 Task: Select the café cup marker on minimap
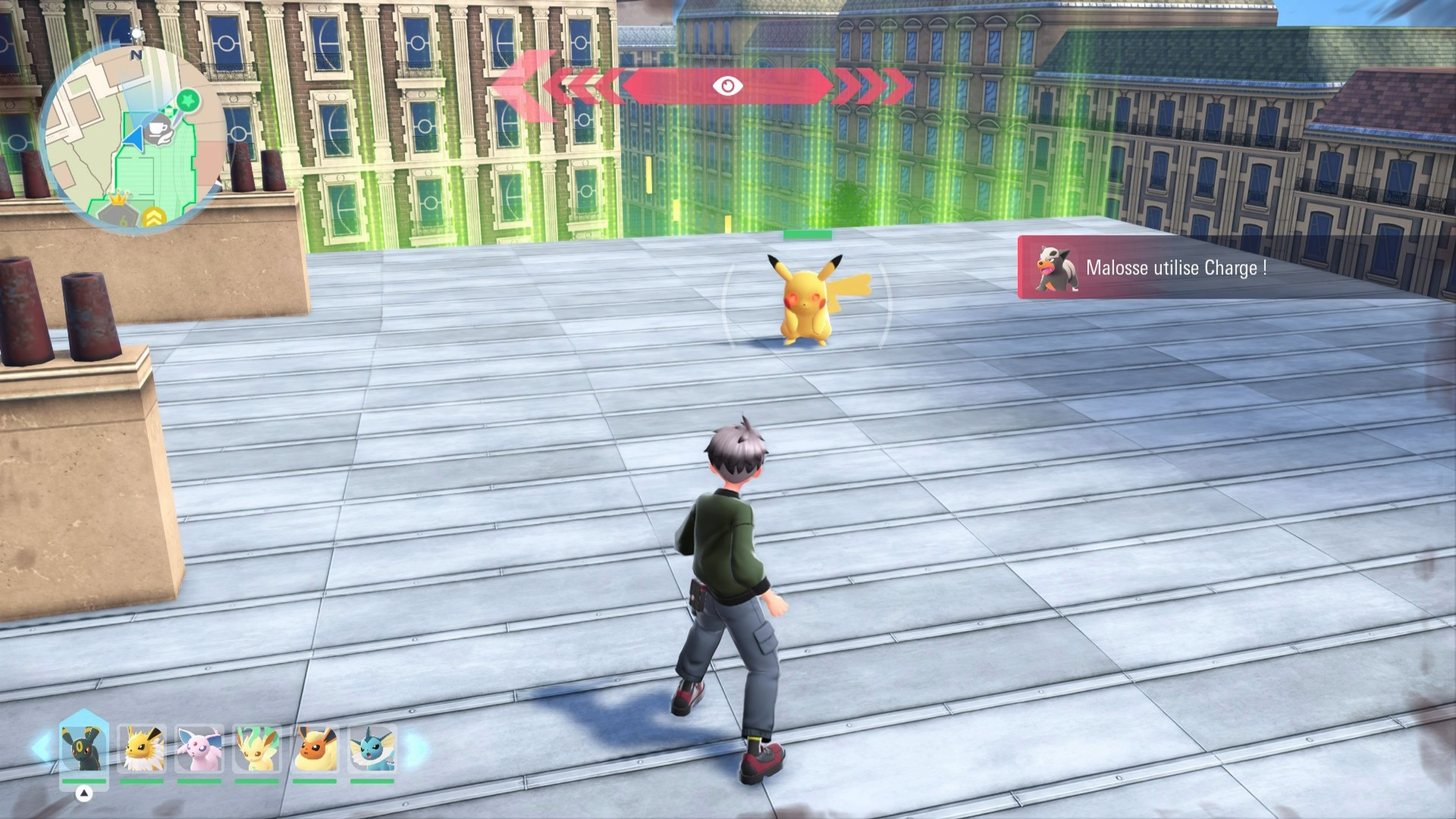[x=160, y=127]
